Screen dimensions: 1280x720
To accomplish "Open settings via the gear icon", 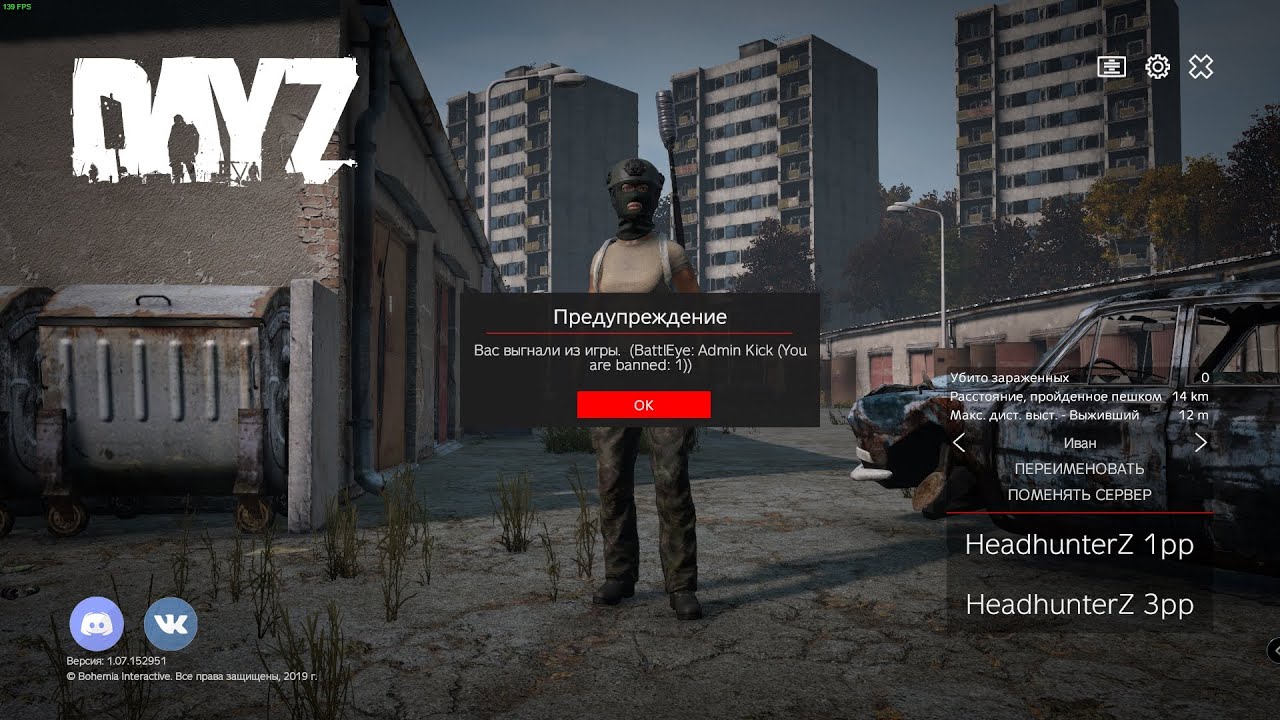I will click(1157, 67).
